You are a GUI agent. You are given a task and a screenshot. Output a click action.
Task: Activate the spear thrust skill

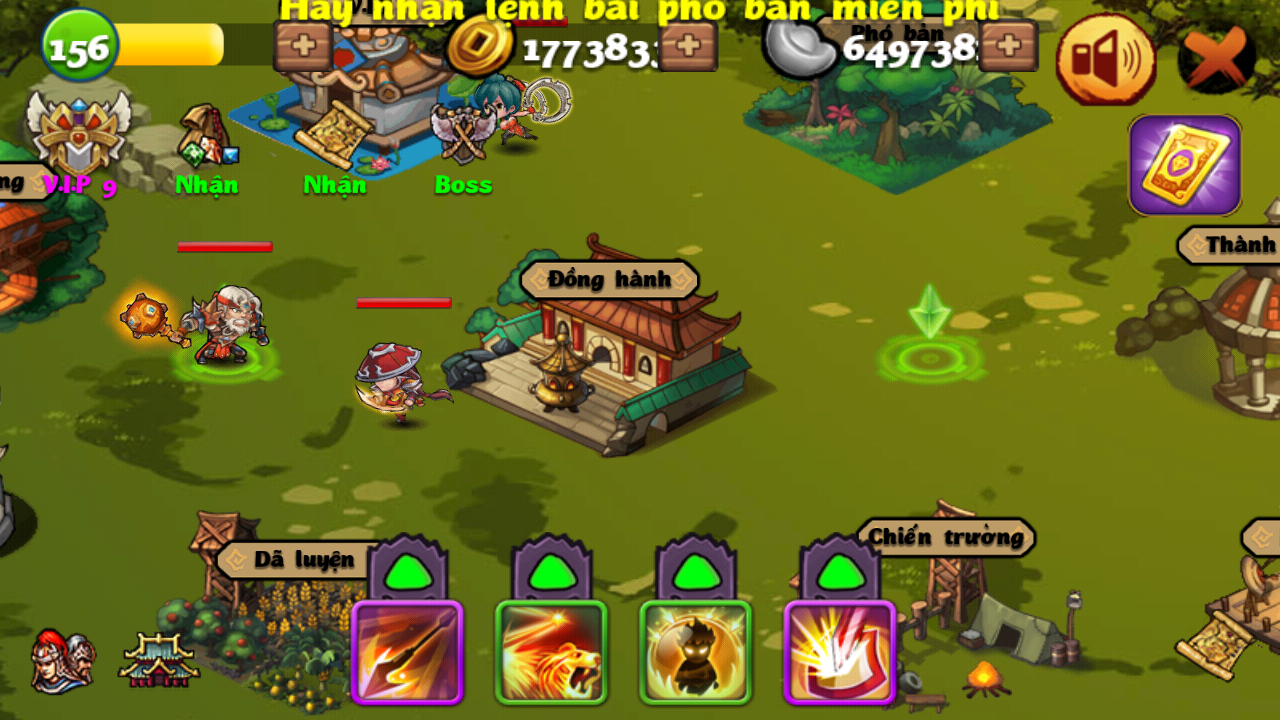click(407, 652)
